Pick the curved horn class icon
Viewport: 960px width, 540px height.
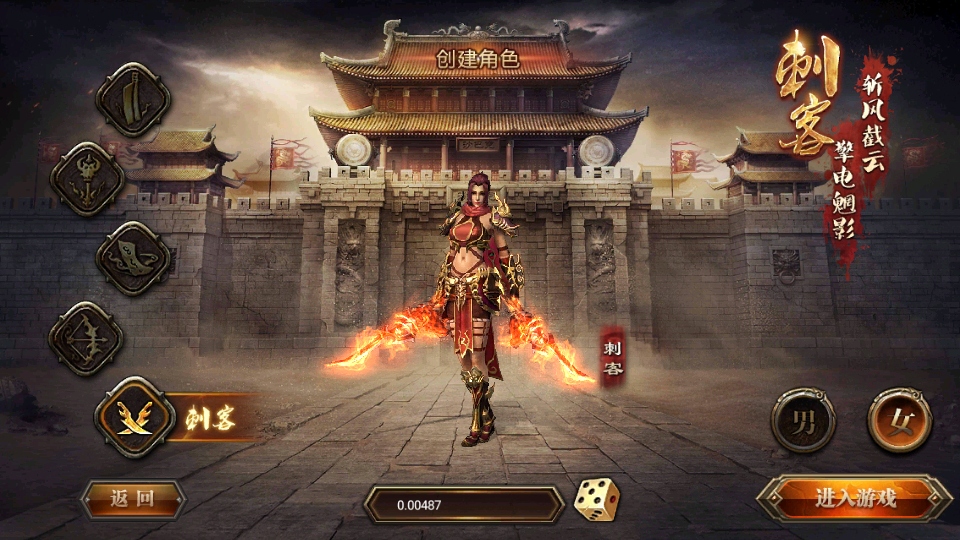pyautogui.click(x=133, y=257)
